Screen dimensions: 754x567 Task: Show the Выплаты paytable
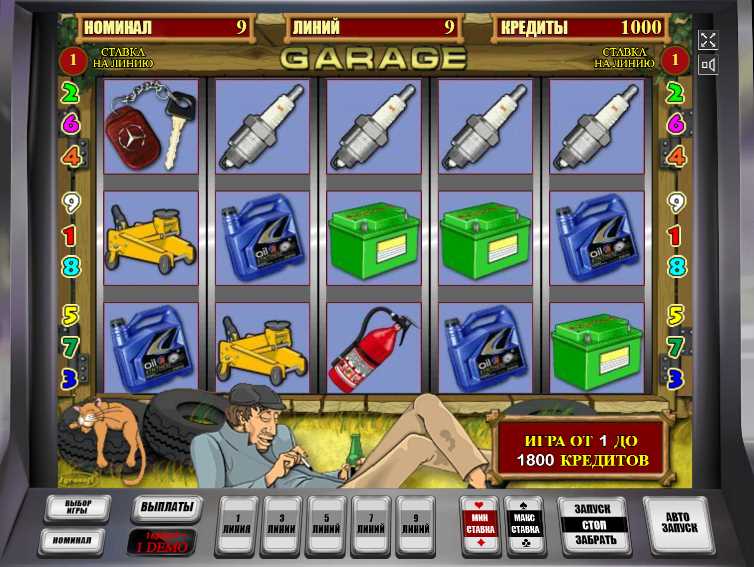point(163,507)
